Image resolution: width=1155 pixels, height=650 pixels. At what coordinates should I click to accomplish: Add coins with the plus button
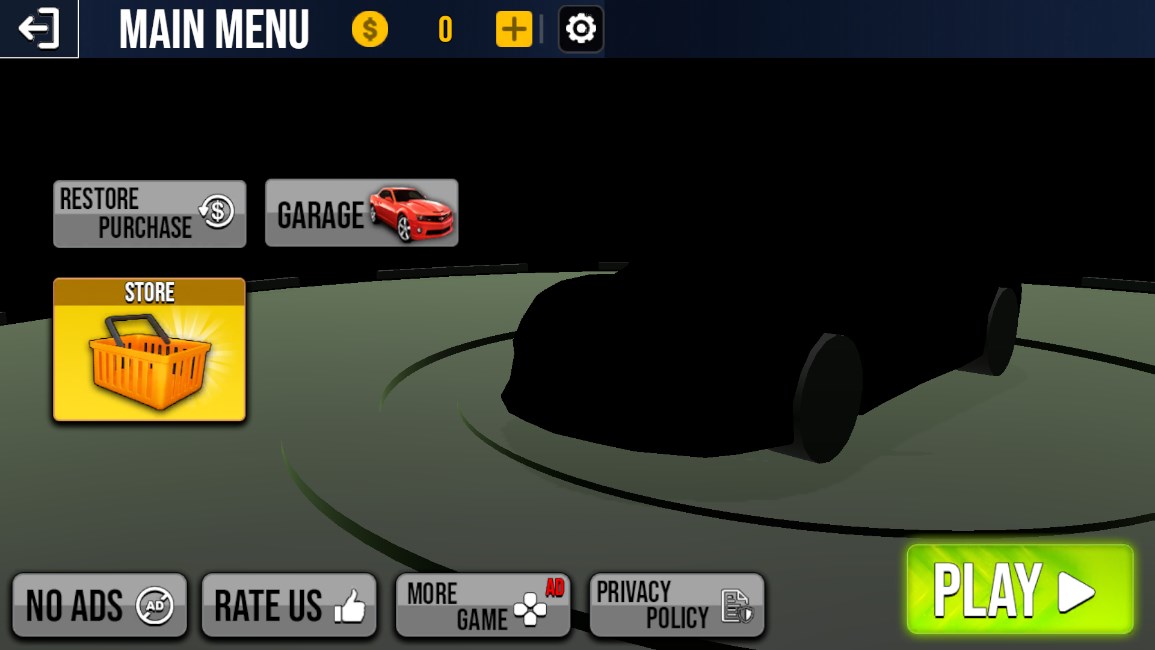pyautogui.click(x=514, y=29)
